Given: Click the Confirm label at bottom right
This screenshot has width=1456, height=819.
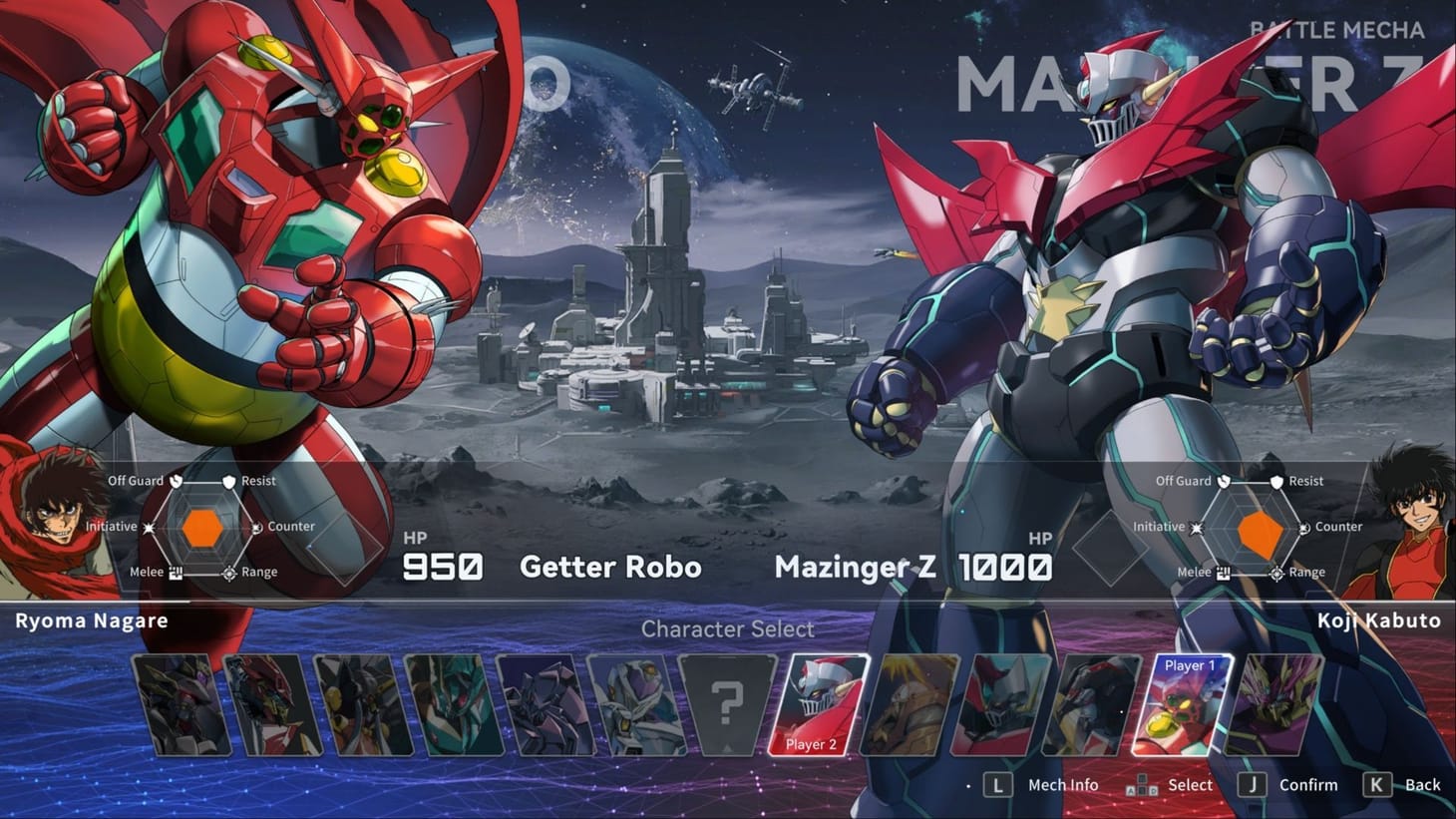Looking at the screenshot, I should (1307, 785).
